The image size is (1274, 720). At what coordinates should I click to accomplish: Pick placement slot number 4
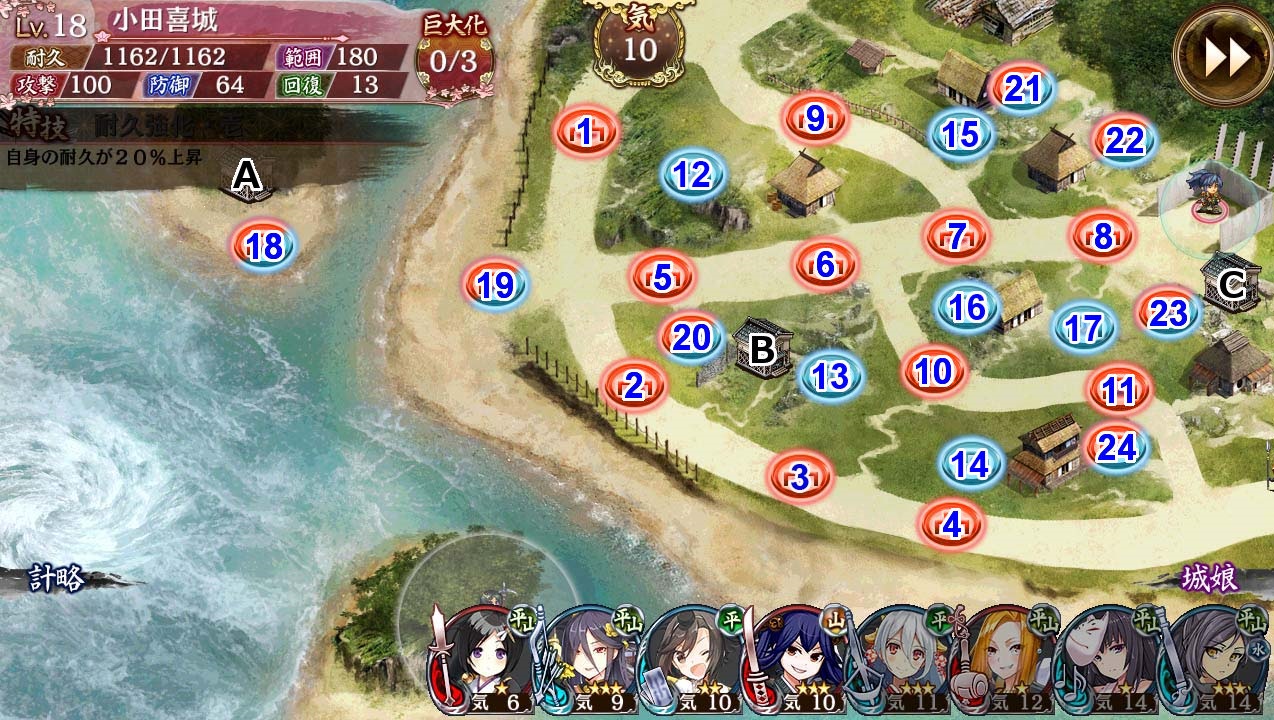(952, 523)
